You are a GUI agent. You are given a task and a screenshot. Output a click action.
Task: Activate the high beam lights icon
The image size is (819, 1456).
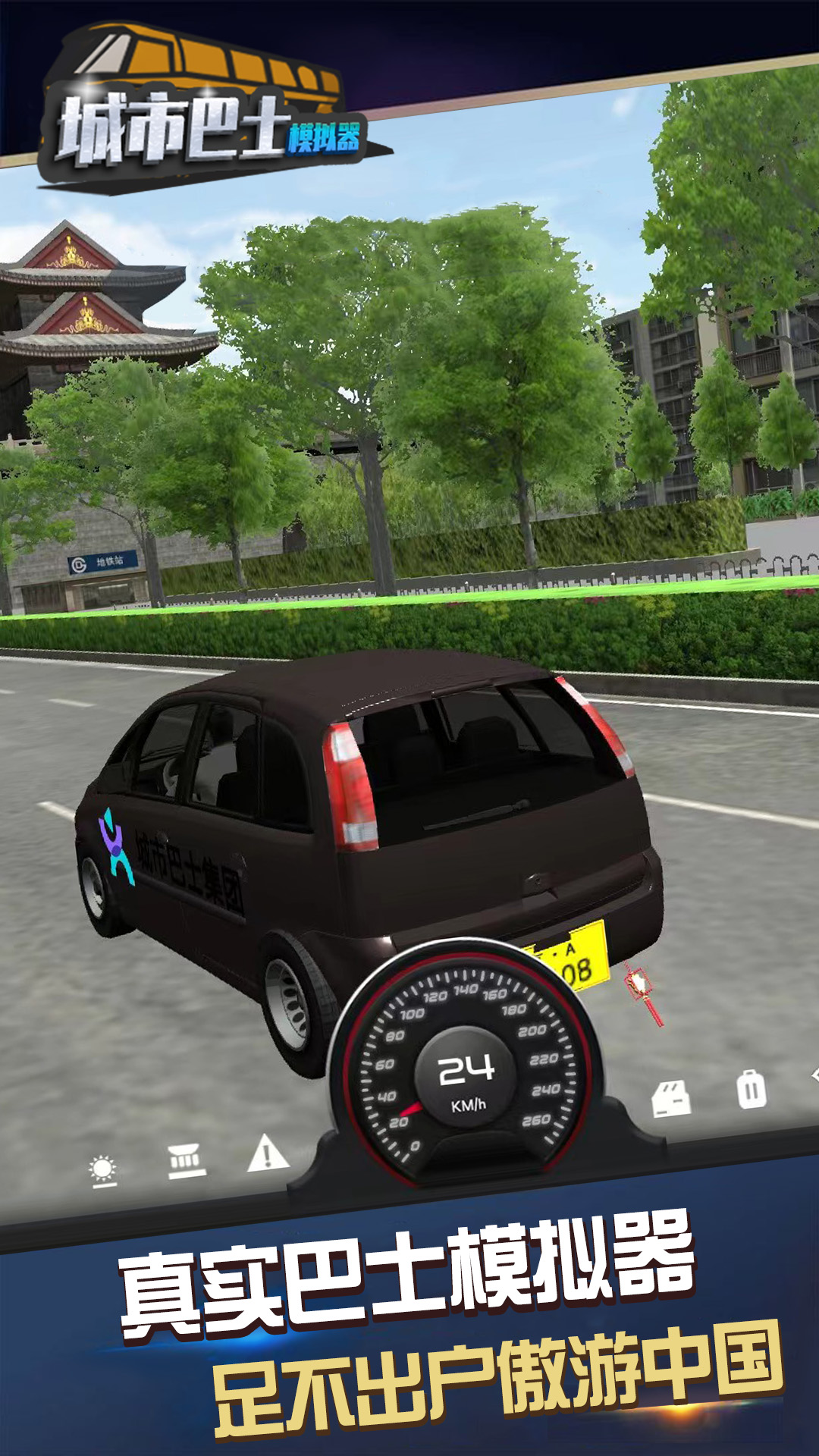tap(186, 1160)
